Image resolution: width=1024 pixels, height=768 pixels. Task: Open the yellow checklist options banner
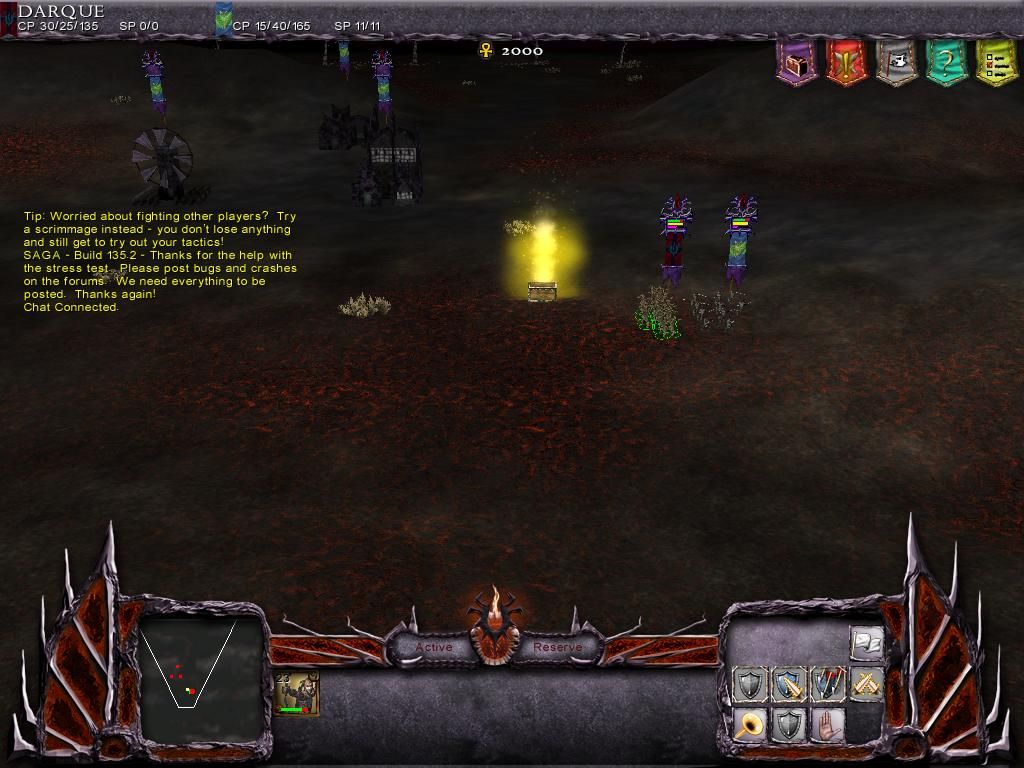click(996, 63)
